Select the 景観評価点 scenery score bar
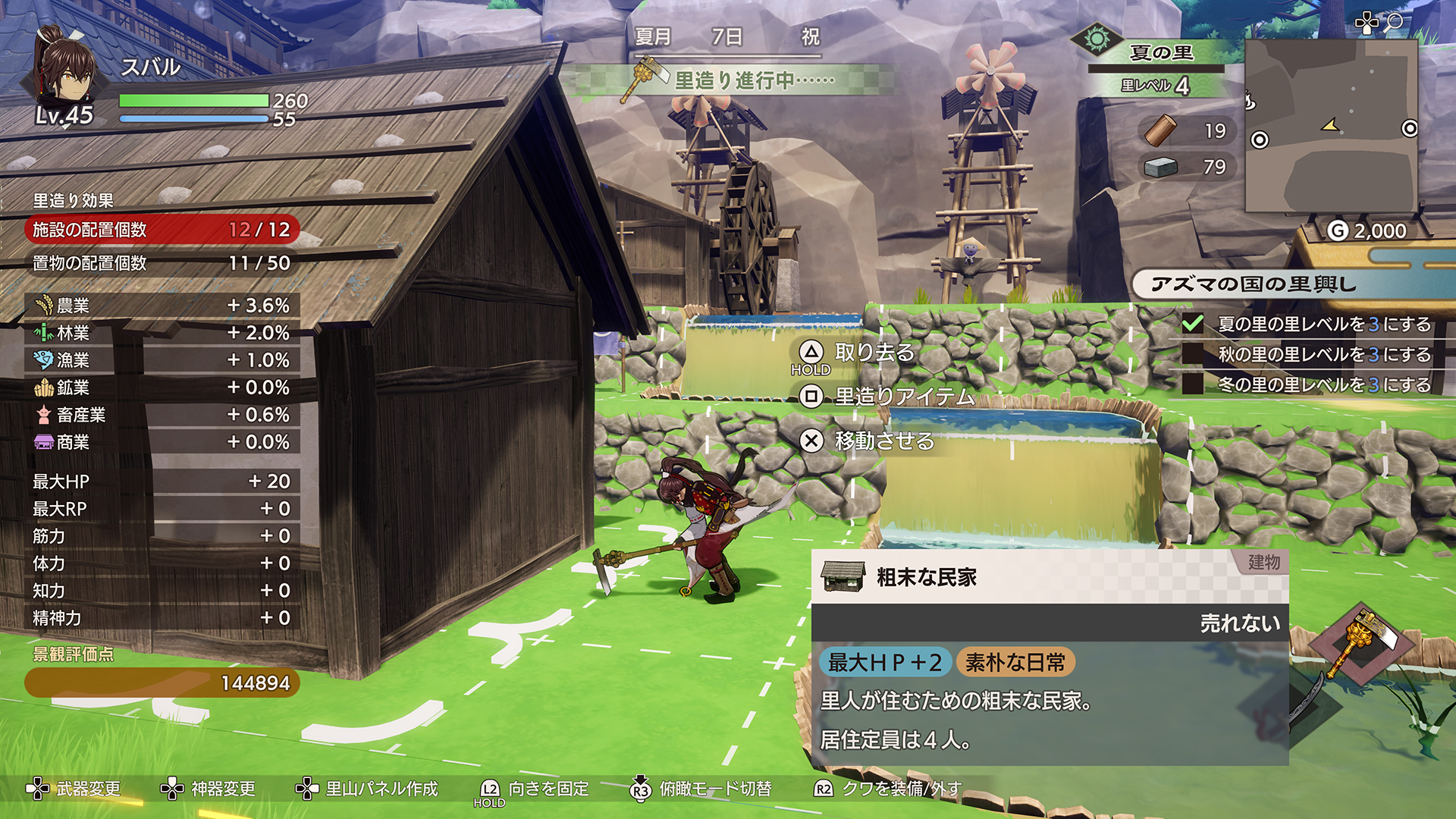Viewport: 1456px width, 819px height. 162,682
